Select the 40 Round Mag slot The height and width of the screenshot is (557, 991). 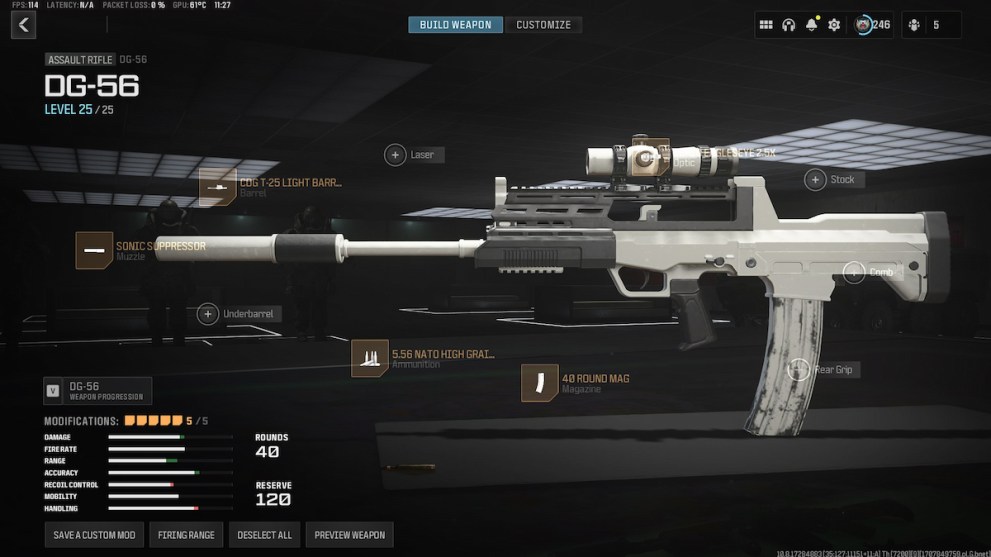coord(540,383)
